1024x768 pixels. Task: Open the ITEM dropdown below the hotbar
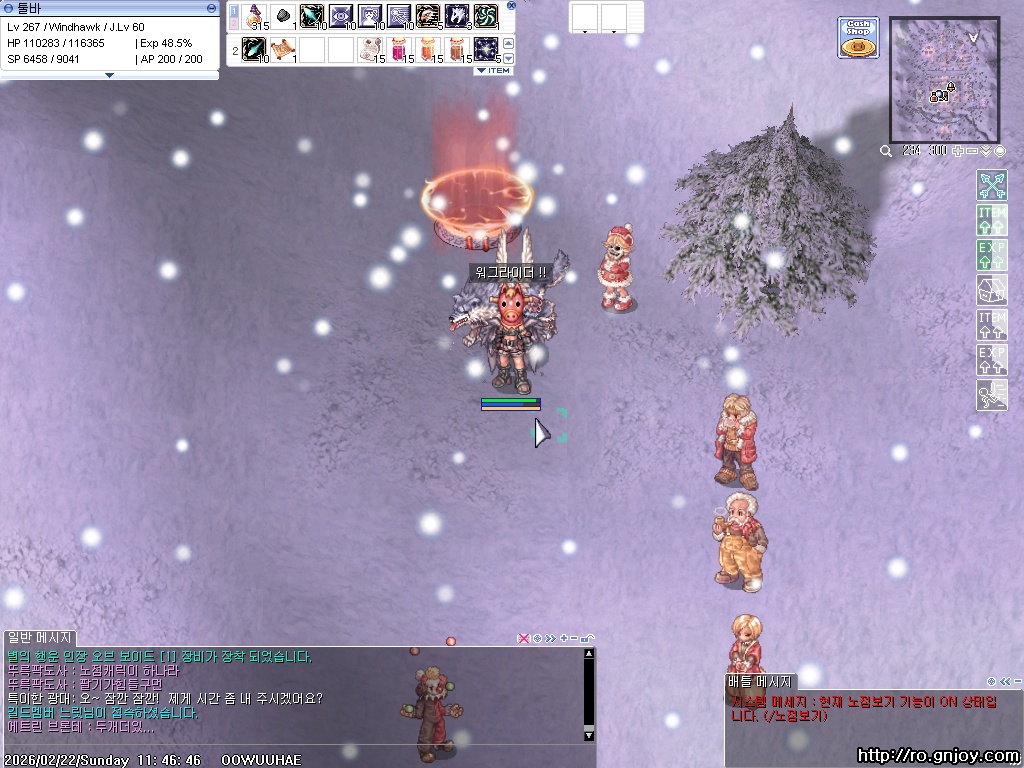click(x=493, y=71)
